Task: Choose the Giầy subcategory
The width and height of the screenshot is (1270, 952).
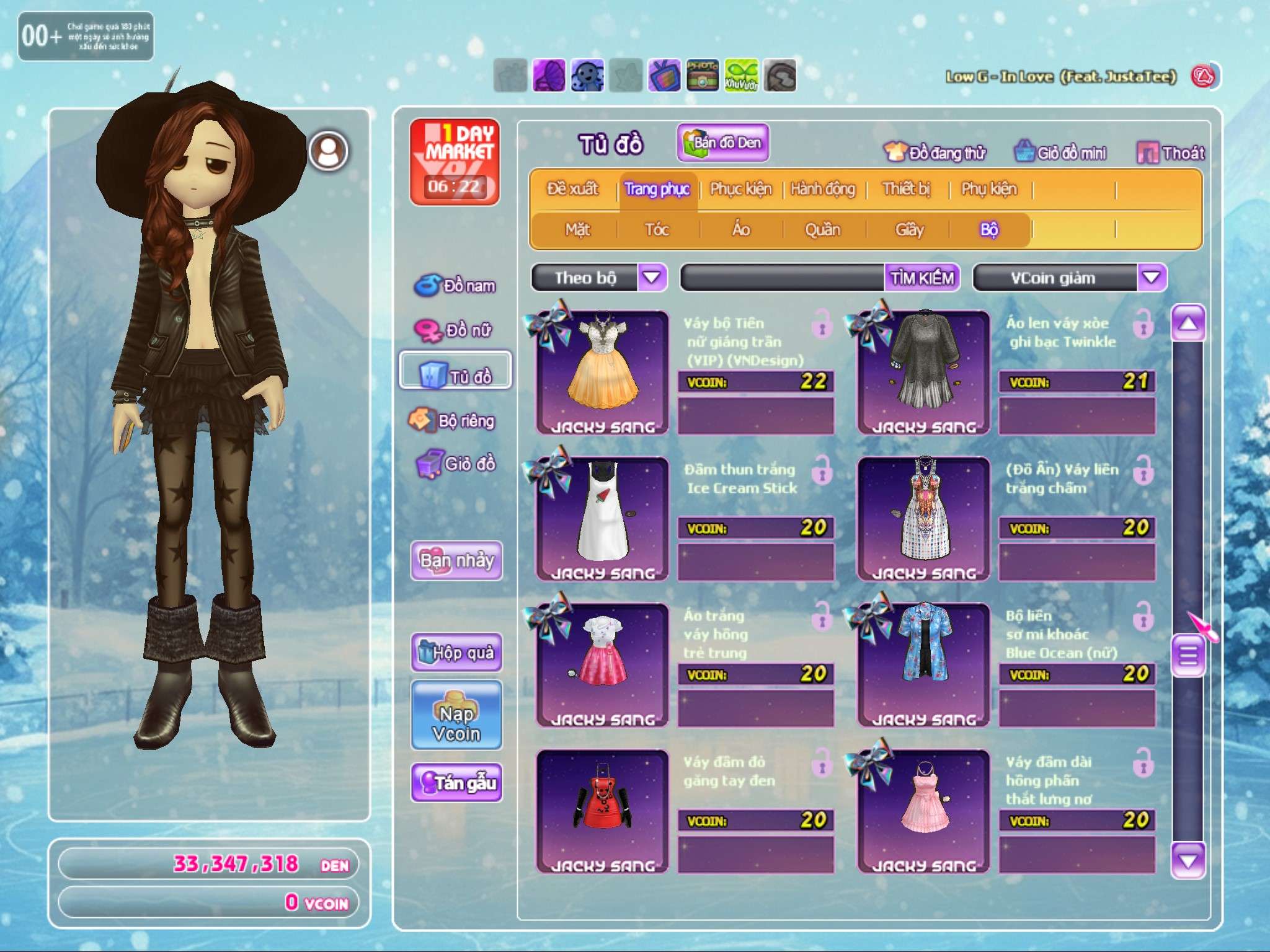Action: pos(909,229)
